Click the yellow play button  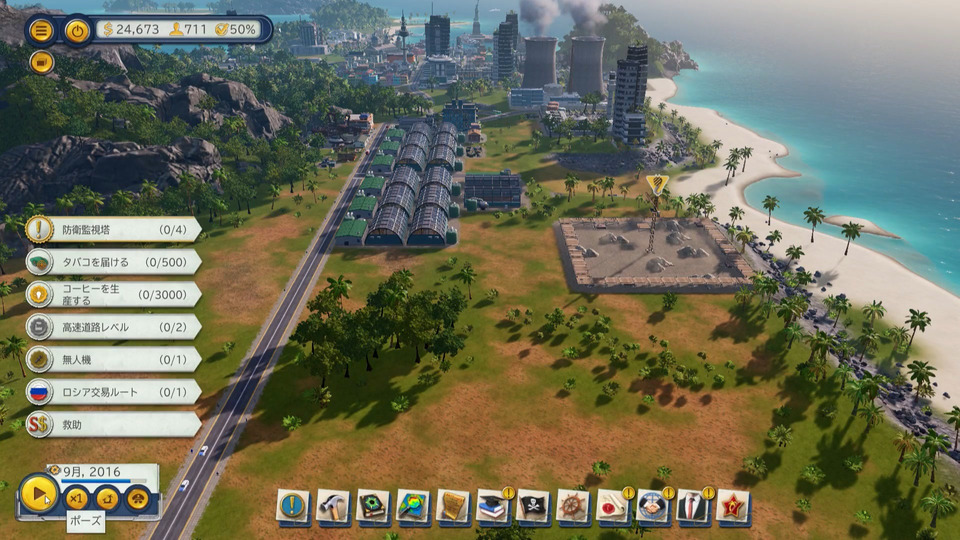(x=39, y=494)
